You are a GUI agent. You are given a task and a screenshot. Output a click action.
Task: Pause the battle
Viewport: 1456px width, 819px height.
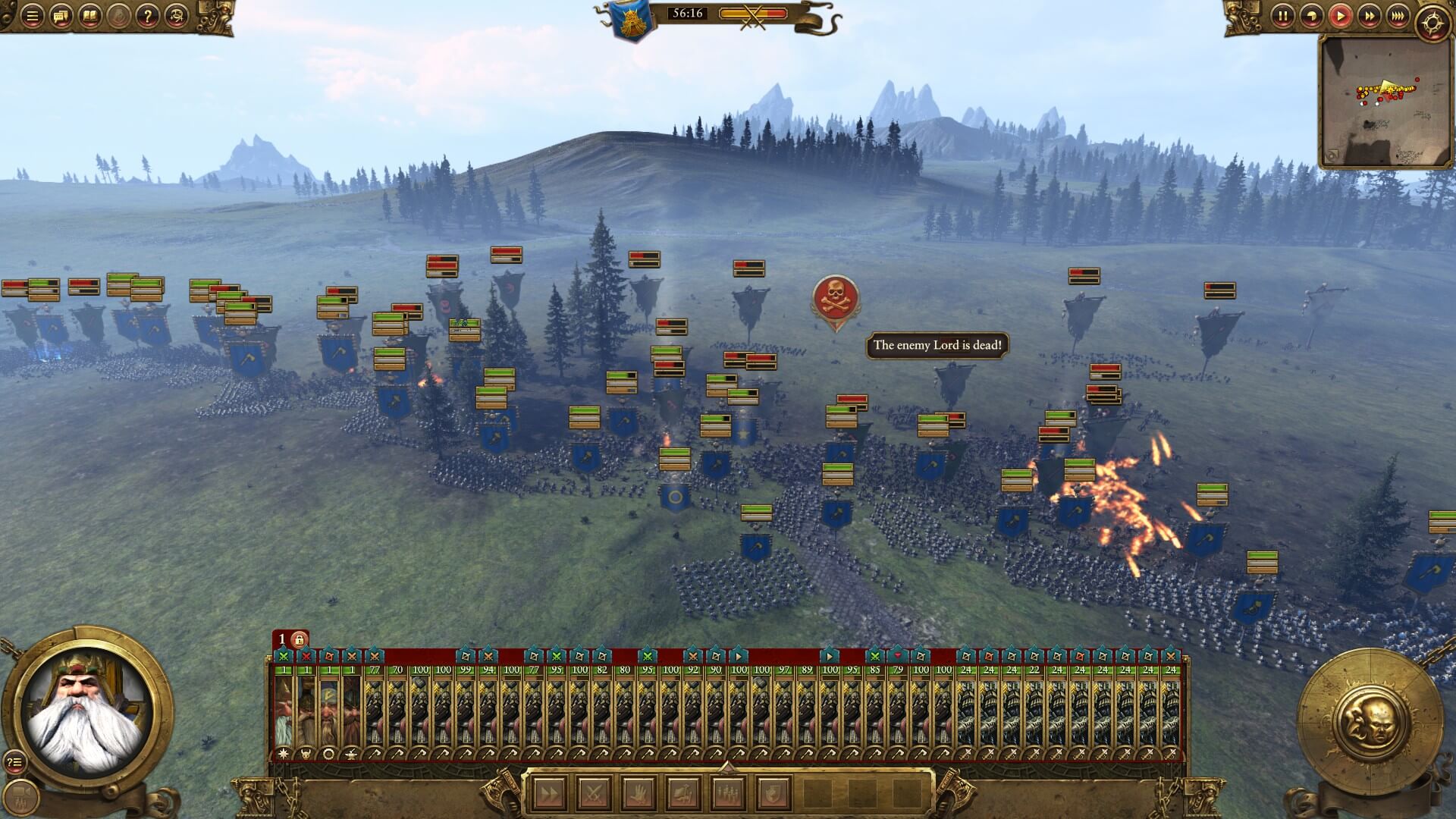tap(1282, 16)
